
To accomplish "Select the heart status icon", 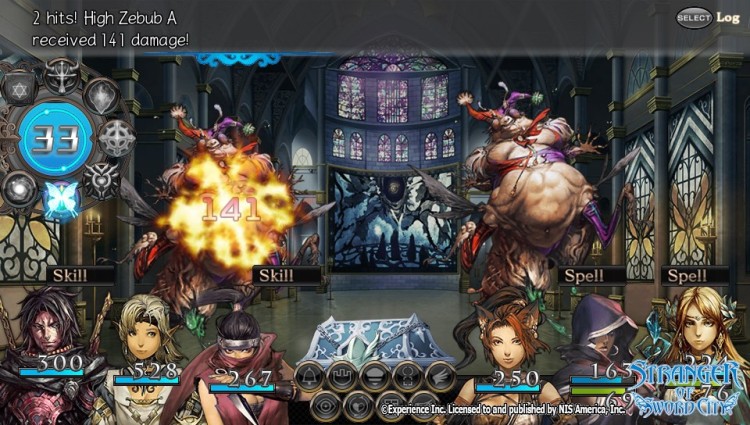I will tap(358, 404).
